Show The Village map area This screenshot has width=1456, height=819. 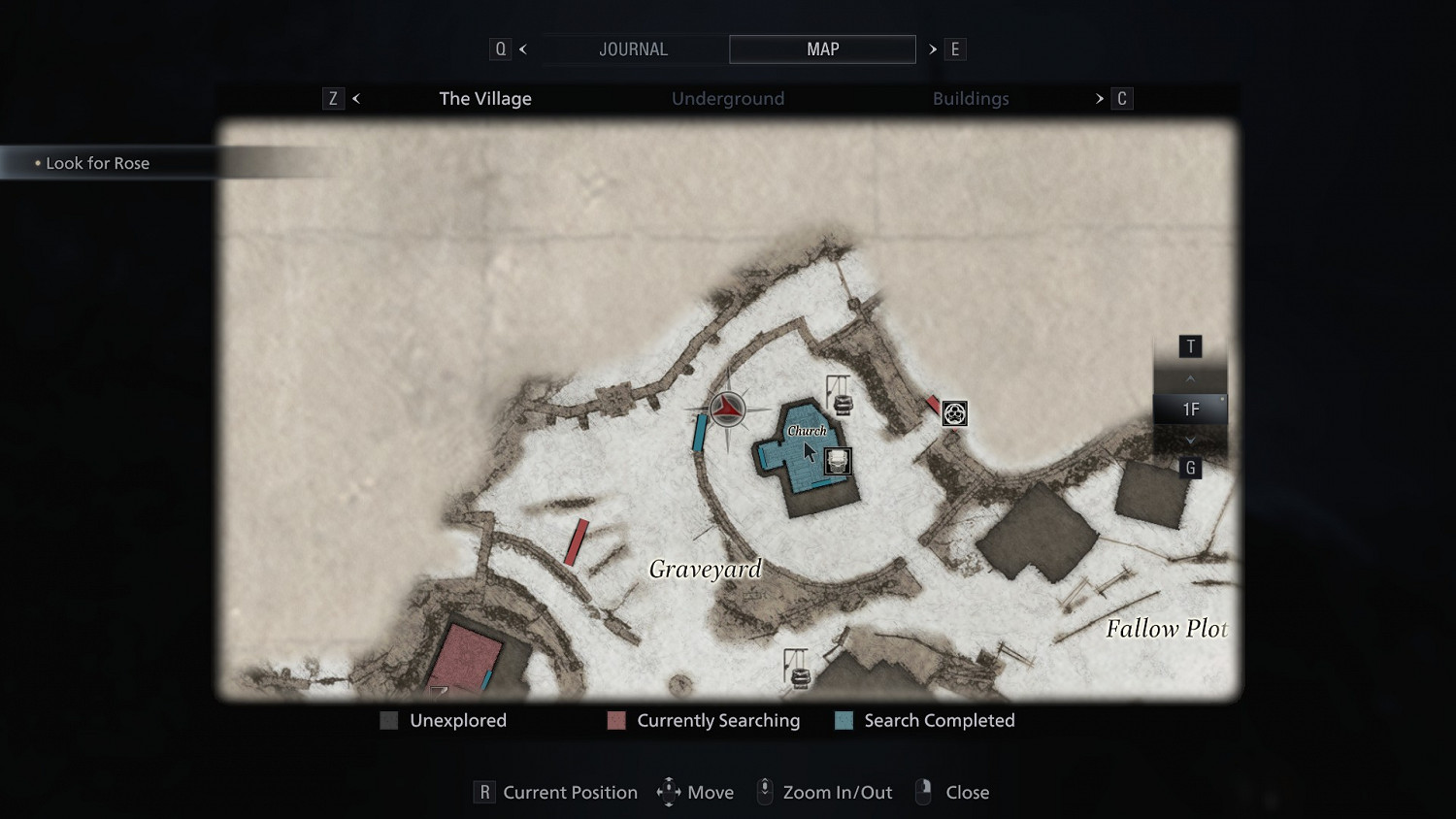(x=485, y=99)
